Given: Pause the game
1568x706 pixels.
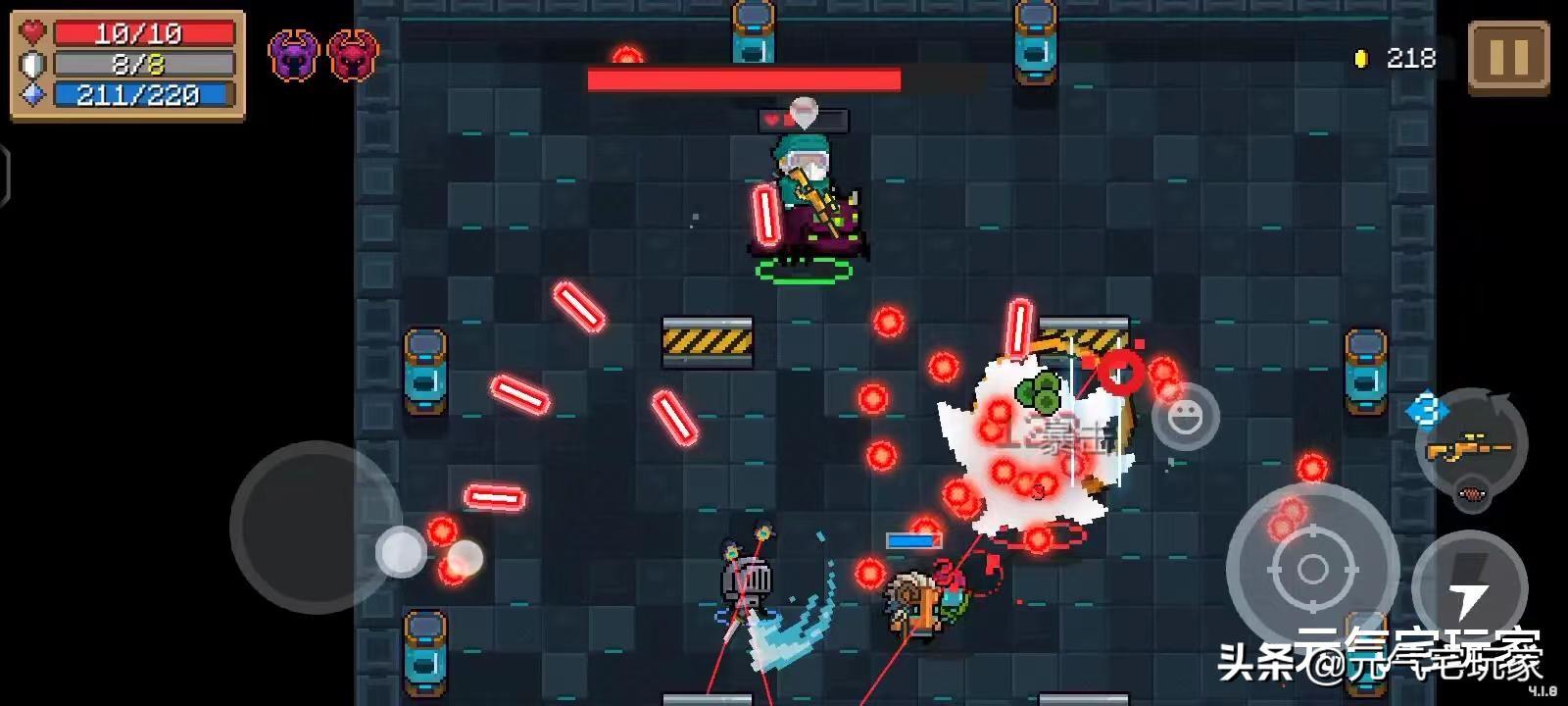Looking at the screenshot, I should pos(1507,59).
